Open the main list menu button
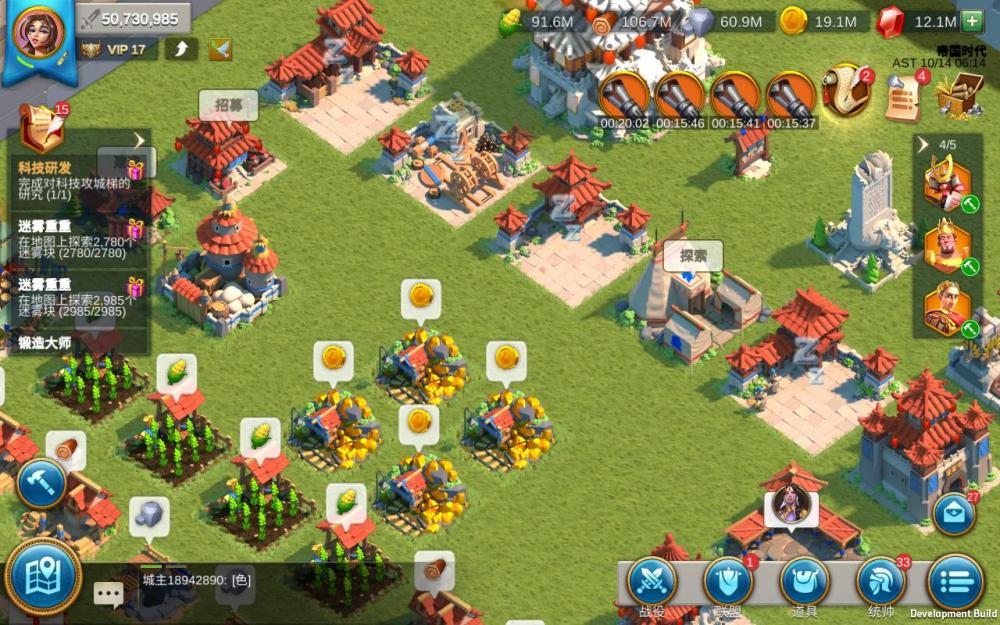This screenshot has width=1000, height=625. coord(955,582)
